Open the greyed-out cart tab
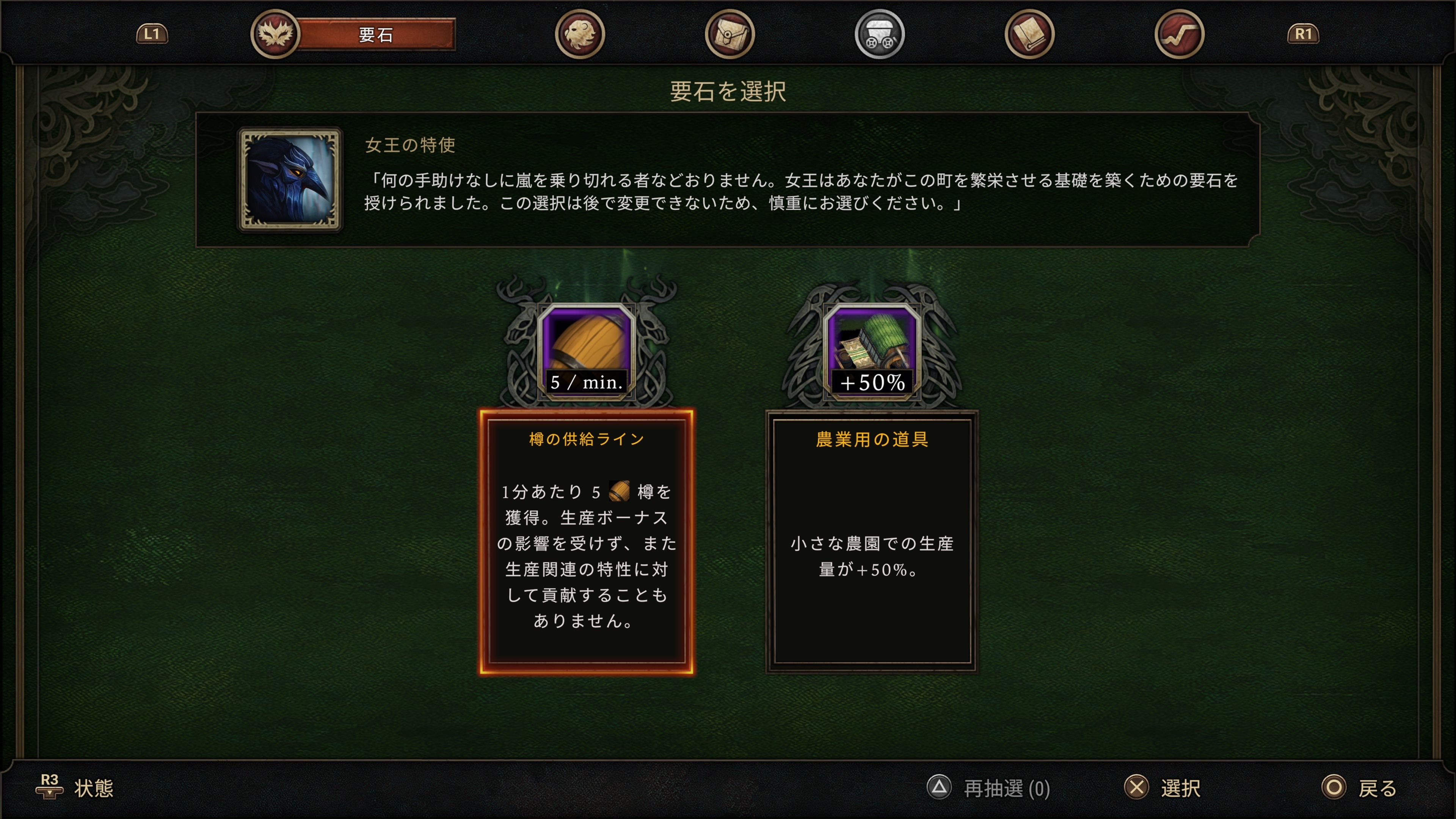 (879, 35)
